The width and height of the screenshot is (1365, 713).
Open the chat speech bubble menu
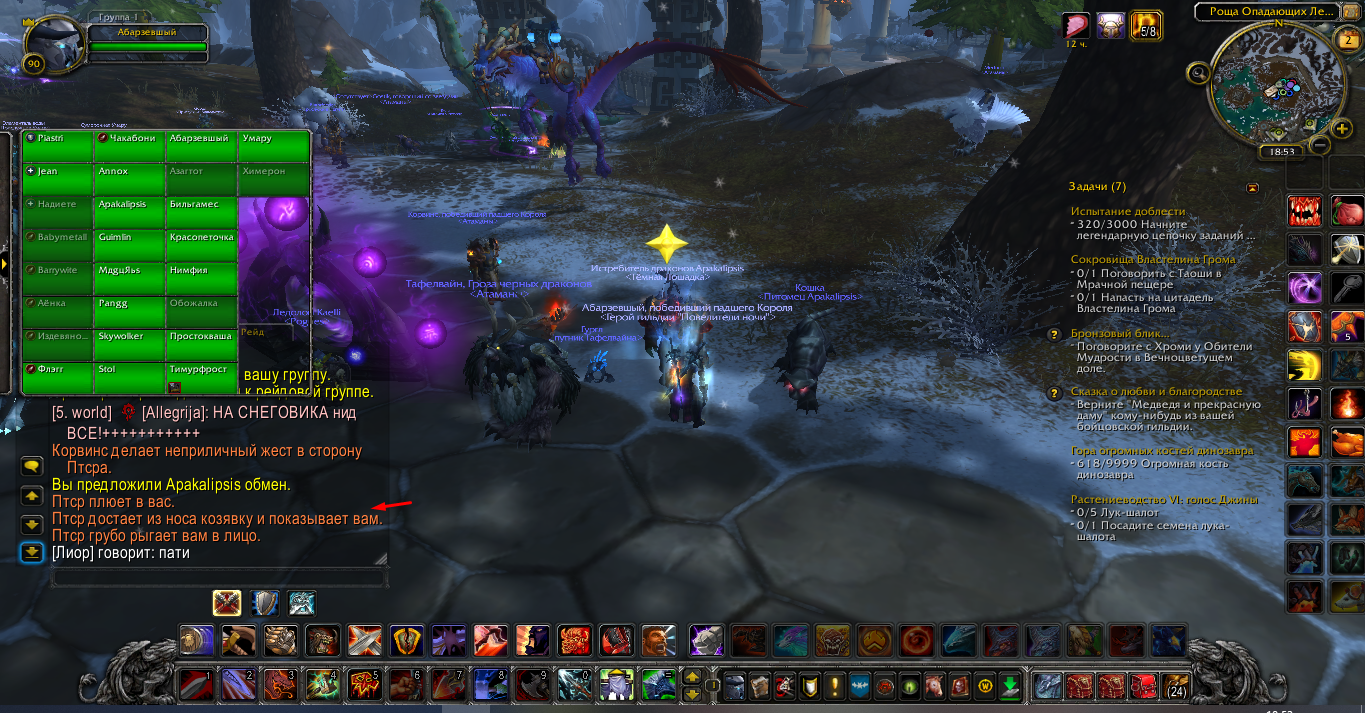[x=32, y=466]
